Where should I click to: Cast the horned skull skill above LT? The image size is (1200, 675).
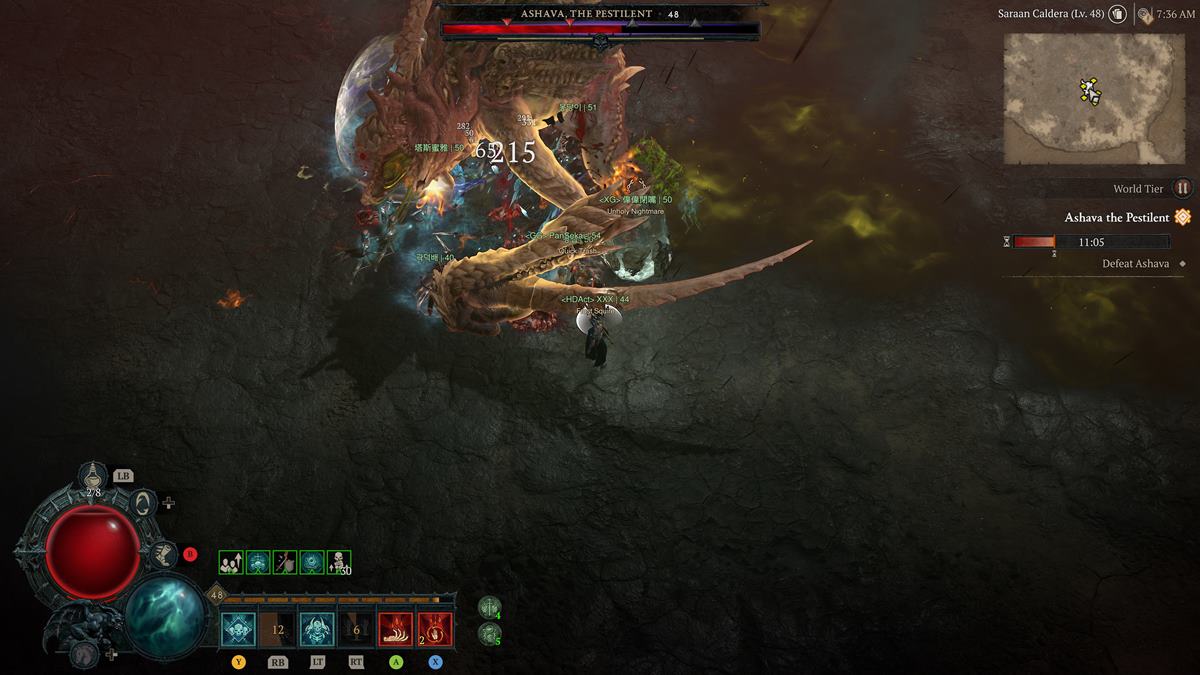(317, 630)
